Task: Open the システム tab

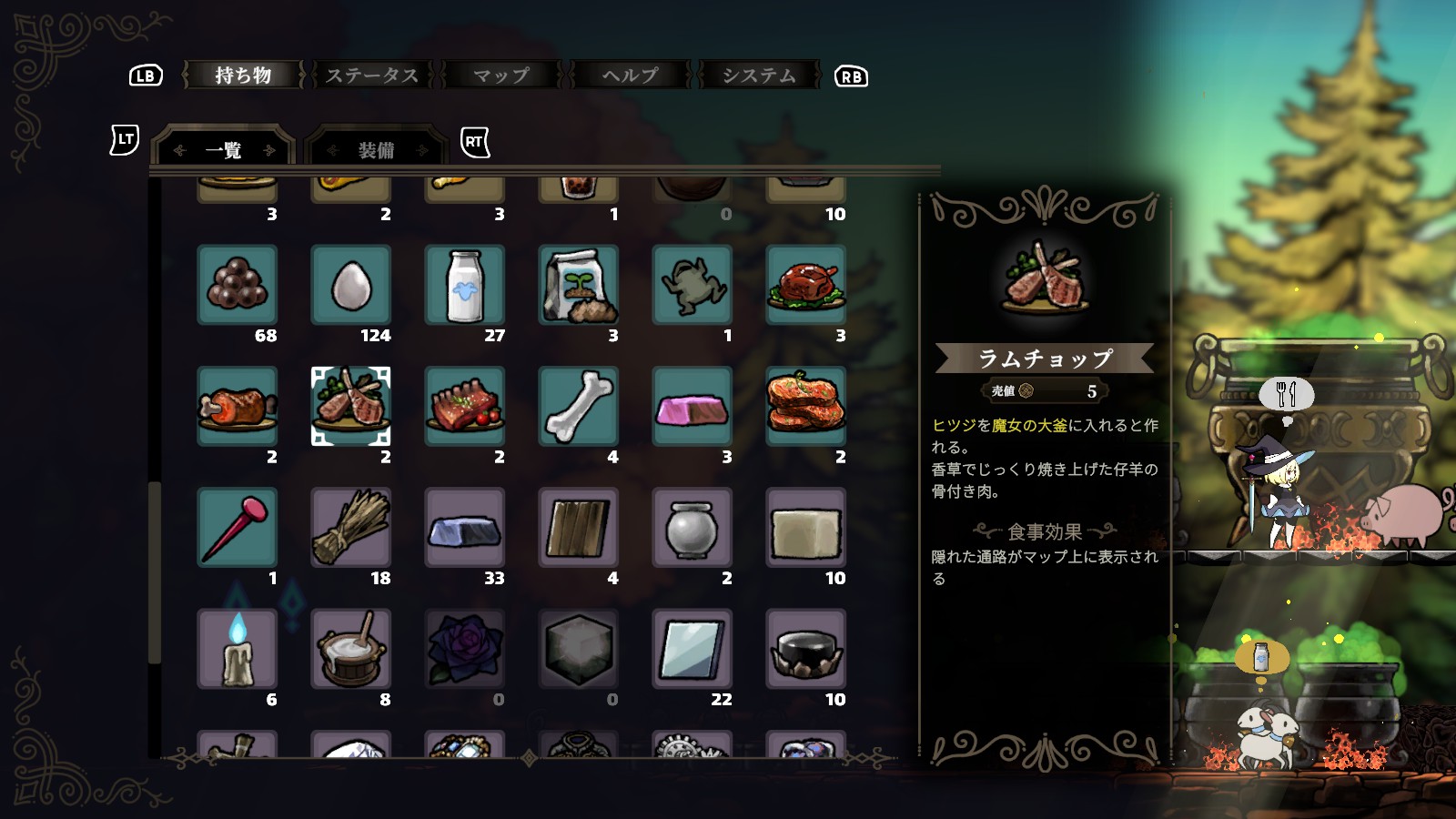Action: [x=759, y=76]
